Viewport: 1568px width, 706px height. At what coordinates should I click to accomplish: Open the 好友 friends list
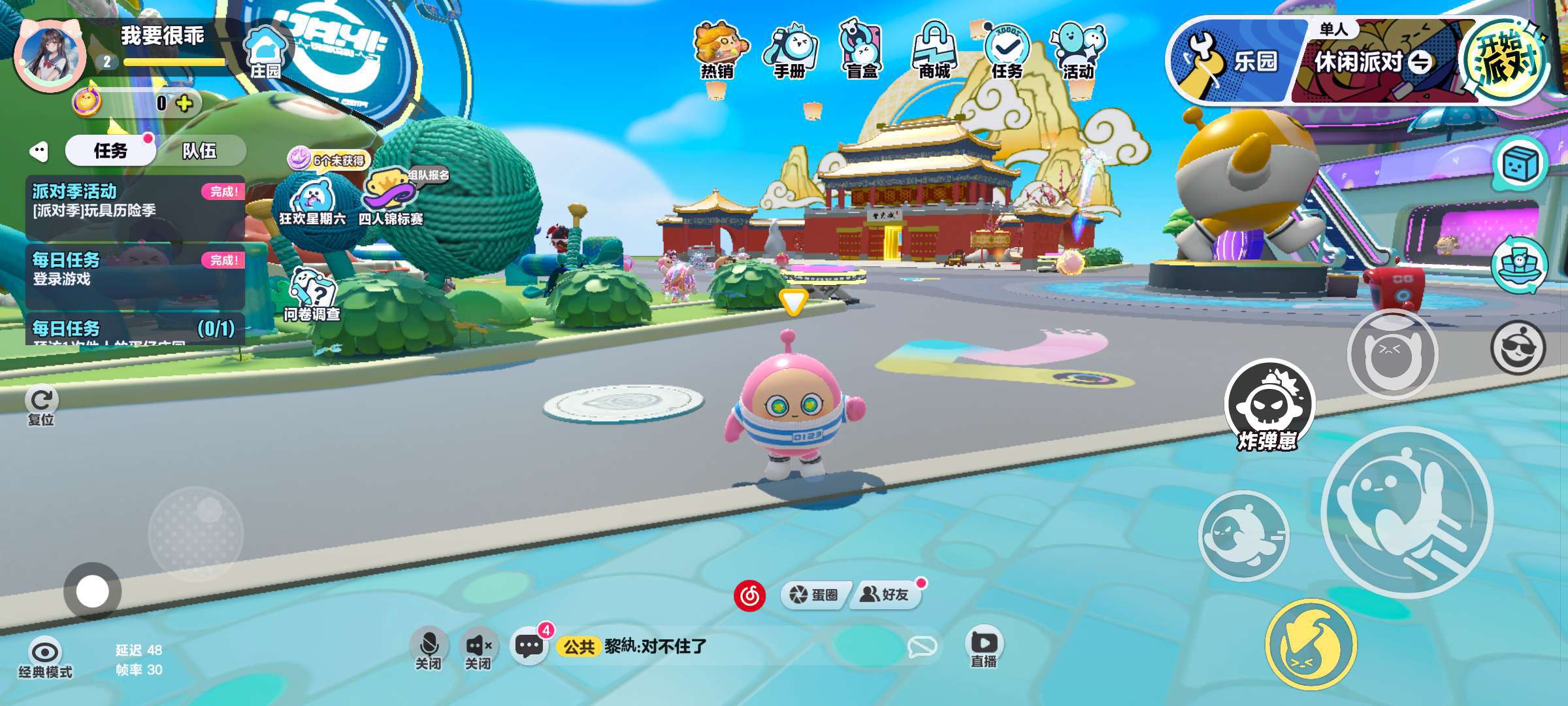(x=886, y=594)
